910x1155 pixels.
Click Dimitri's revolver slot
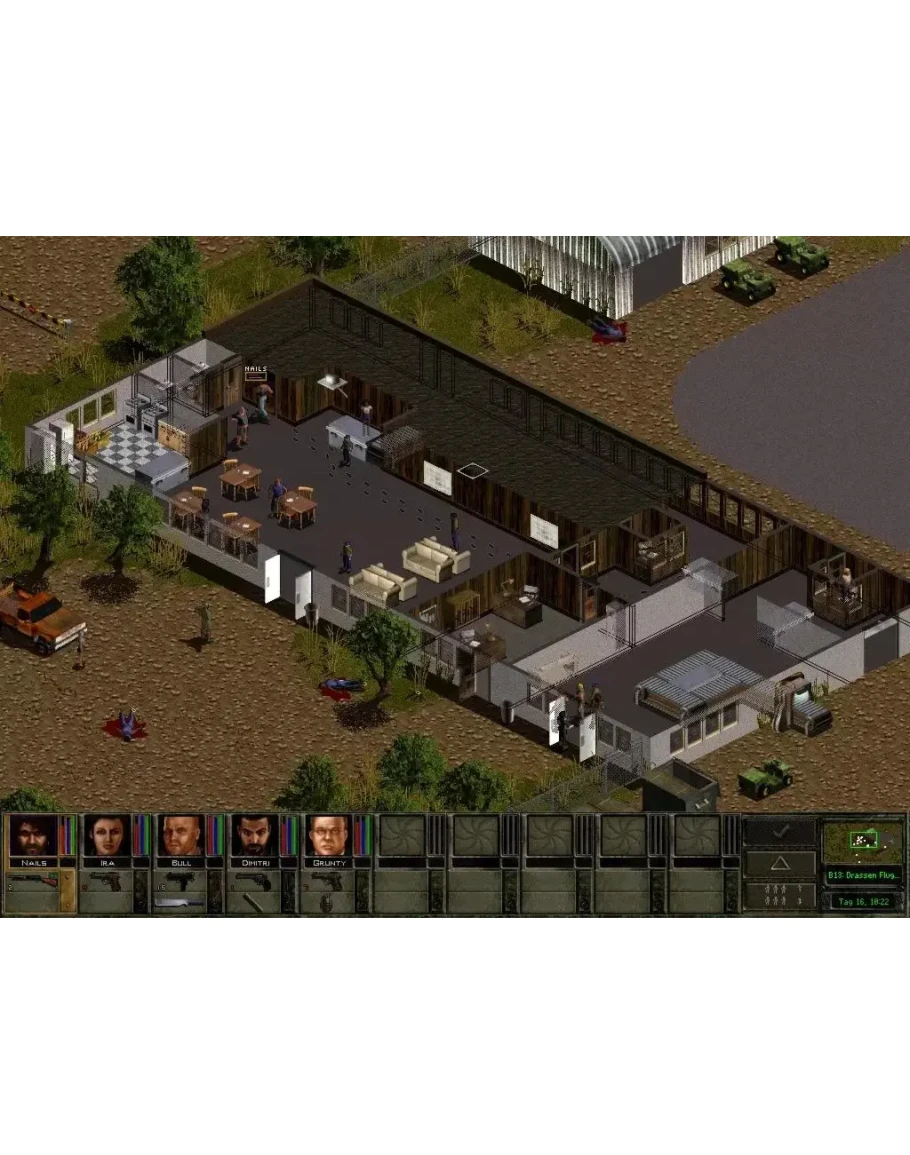pos(254,882)
